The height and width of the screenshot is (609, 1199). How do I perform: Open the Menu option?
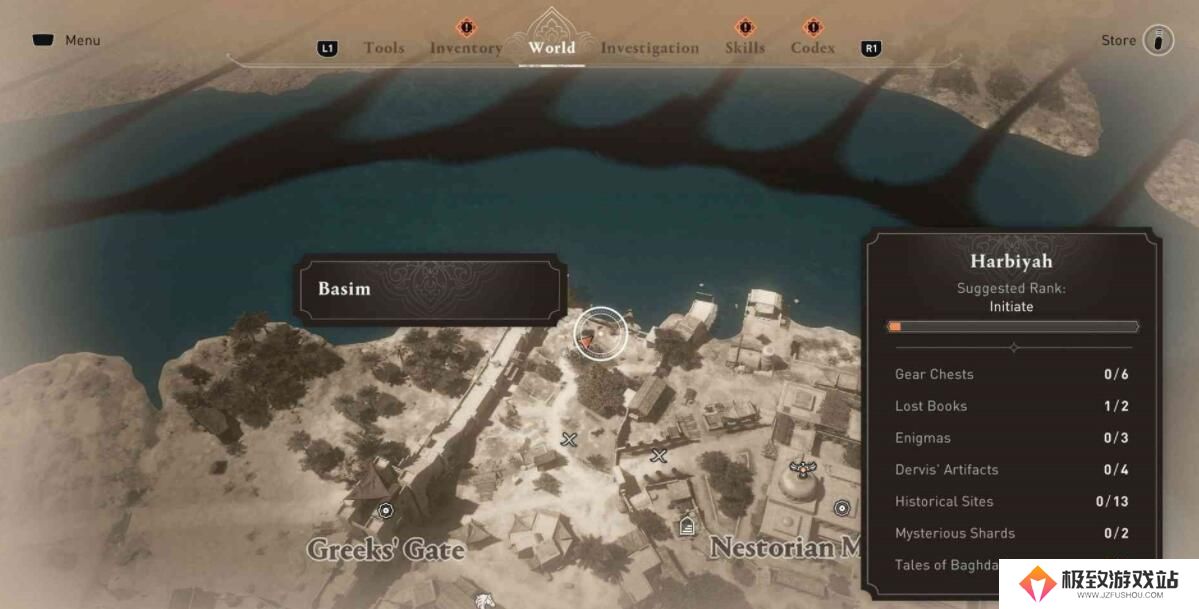[66, 41]
